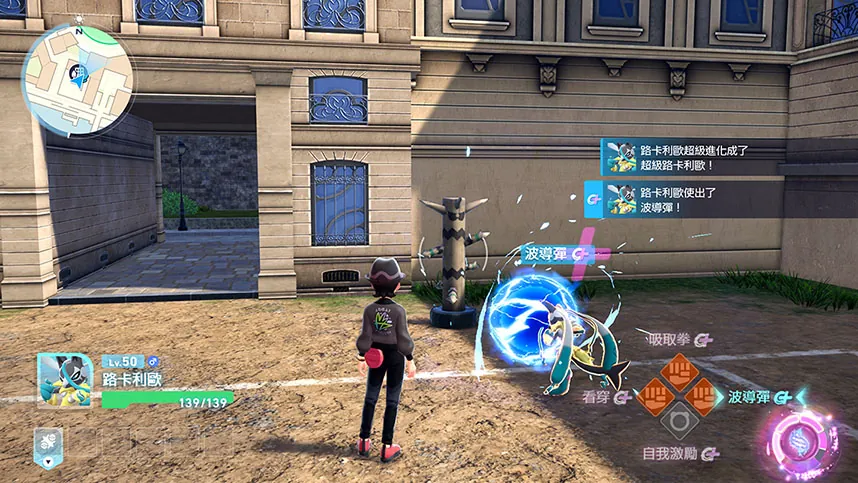Select the 吸取拳 move icon
The height and width of the screenshot is (483, 858).
[x=679, y=370]
